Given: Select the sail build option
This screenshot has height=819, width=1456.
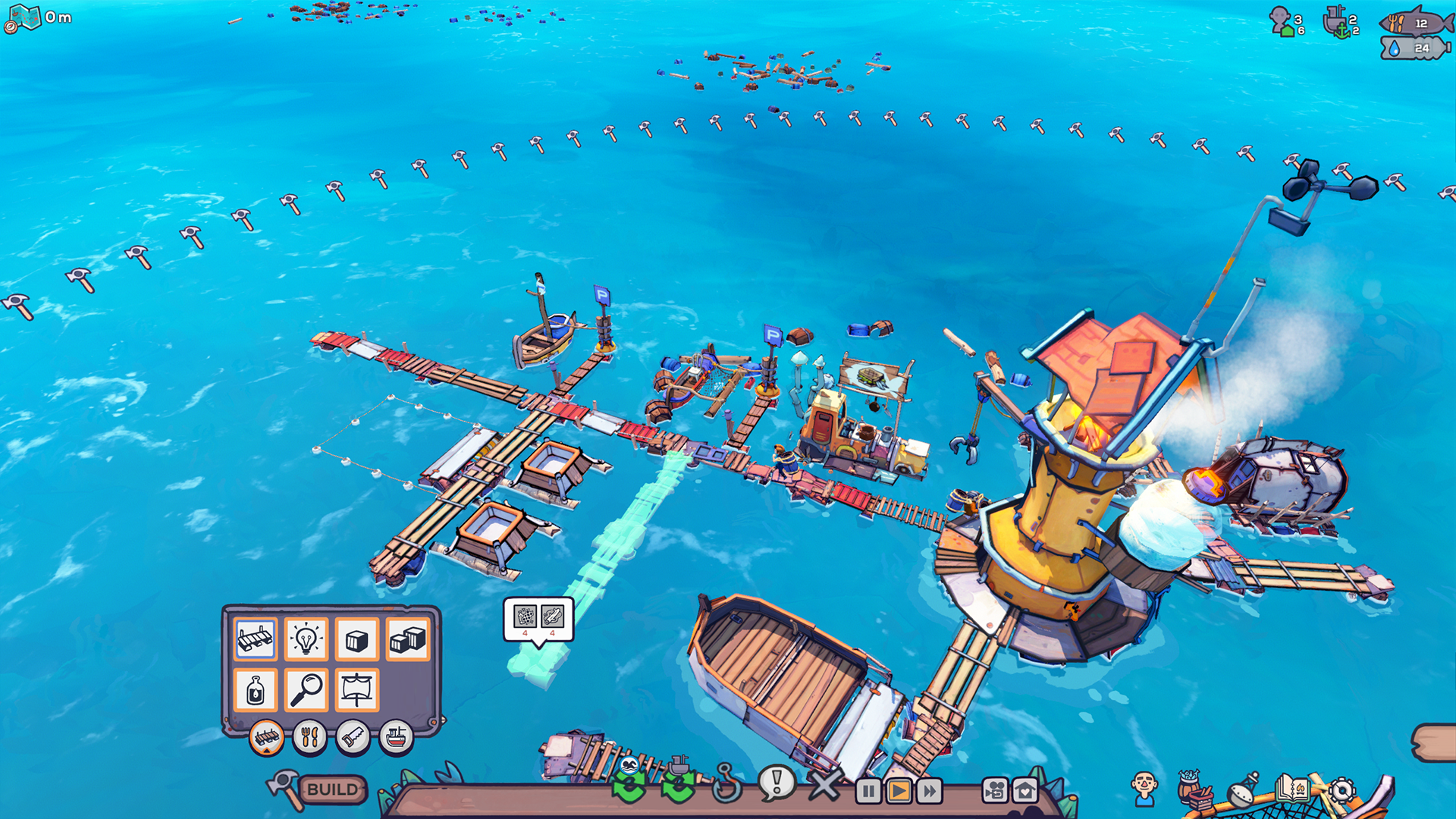Looking at the screenshot, I should point(356,690).
